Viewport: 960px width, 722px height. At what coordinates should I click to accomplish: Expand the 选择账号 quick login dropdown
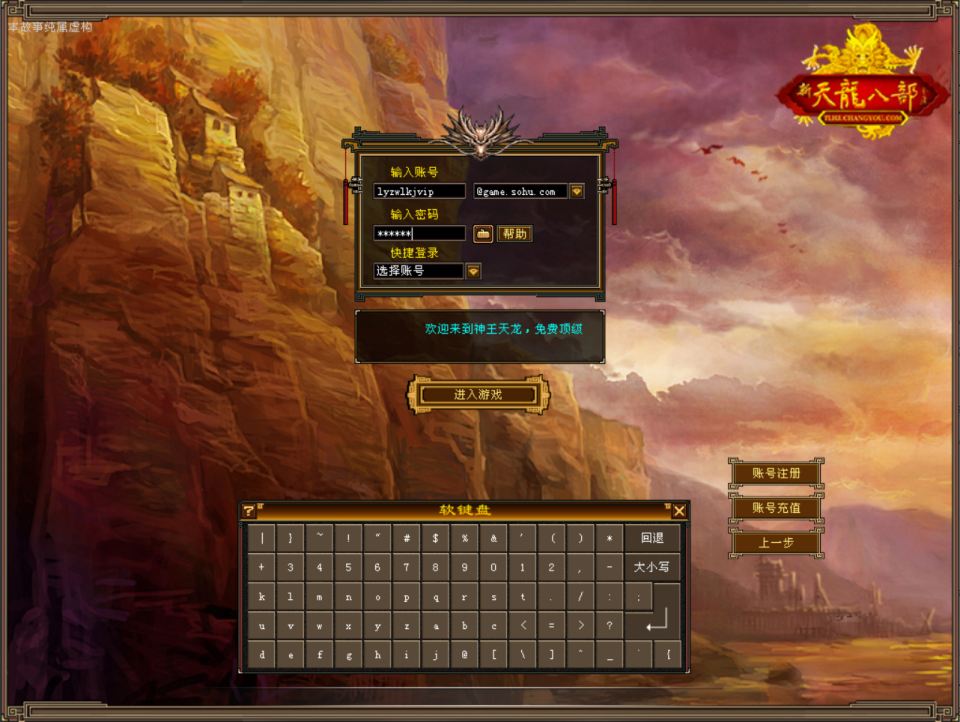(473, 271)
